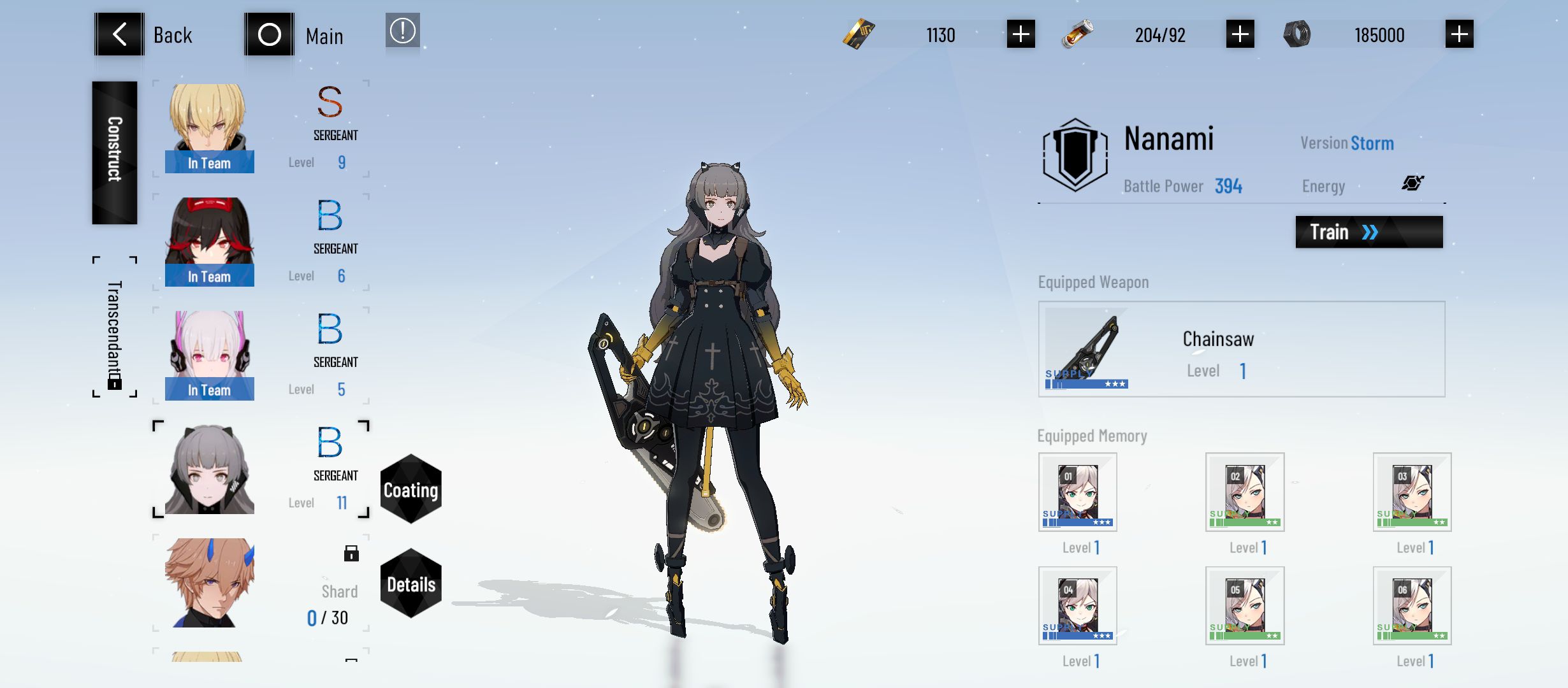
Task: Open the Coating menu
Action: coord(411,489)
